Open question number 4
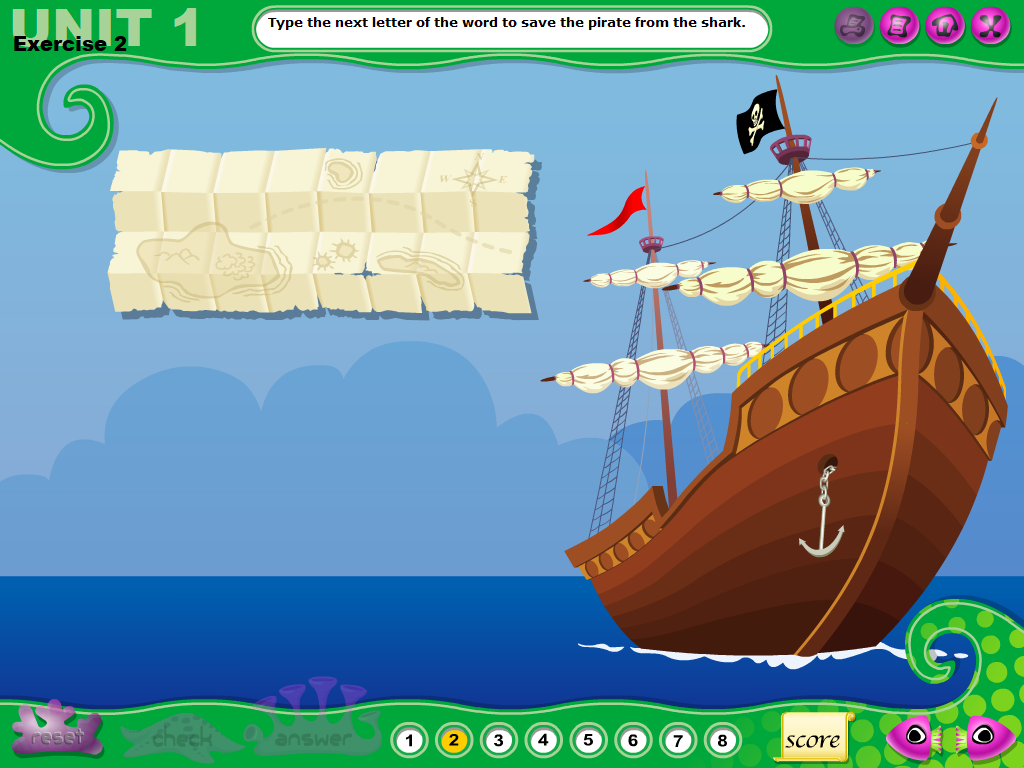This screenshot has width=1024, height=768. click(x=543, y=741)
